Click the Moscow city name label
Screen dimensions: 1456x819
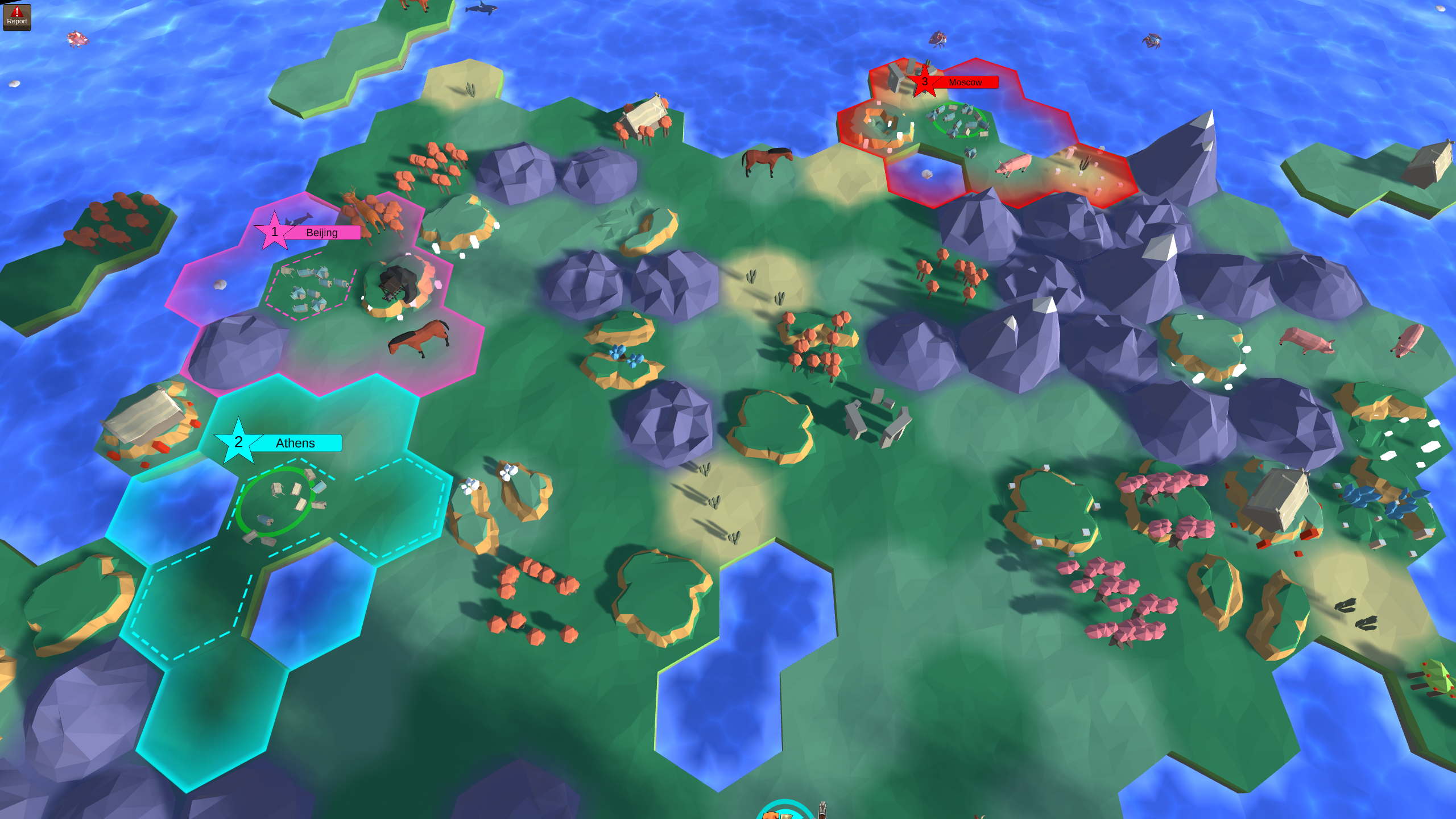pyautogui.click(x=965, y=82)
